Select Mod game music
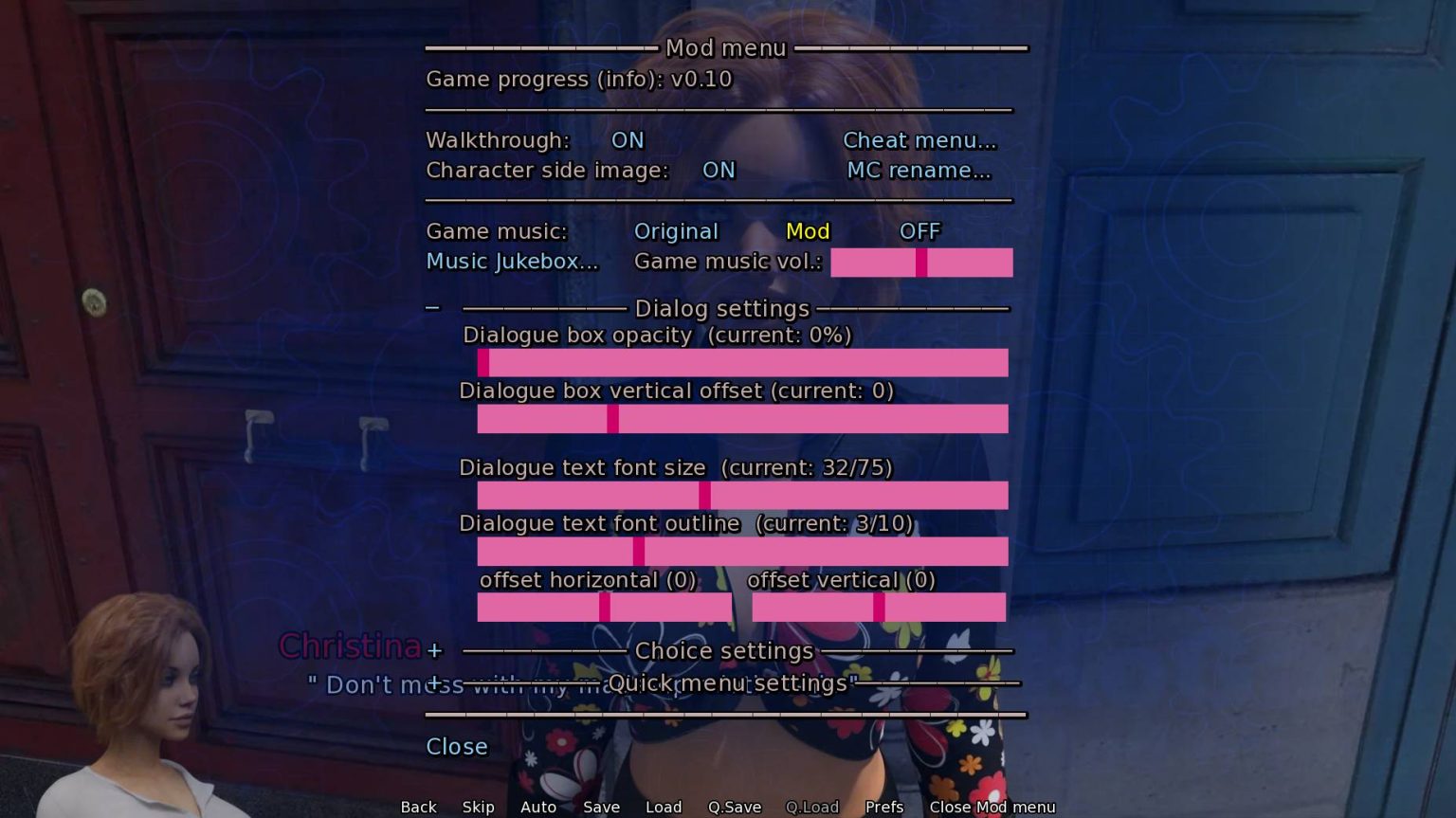 coord(808,232)
